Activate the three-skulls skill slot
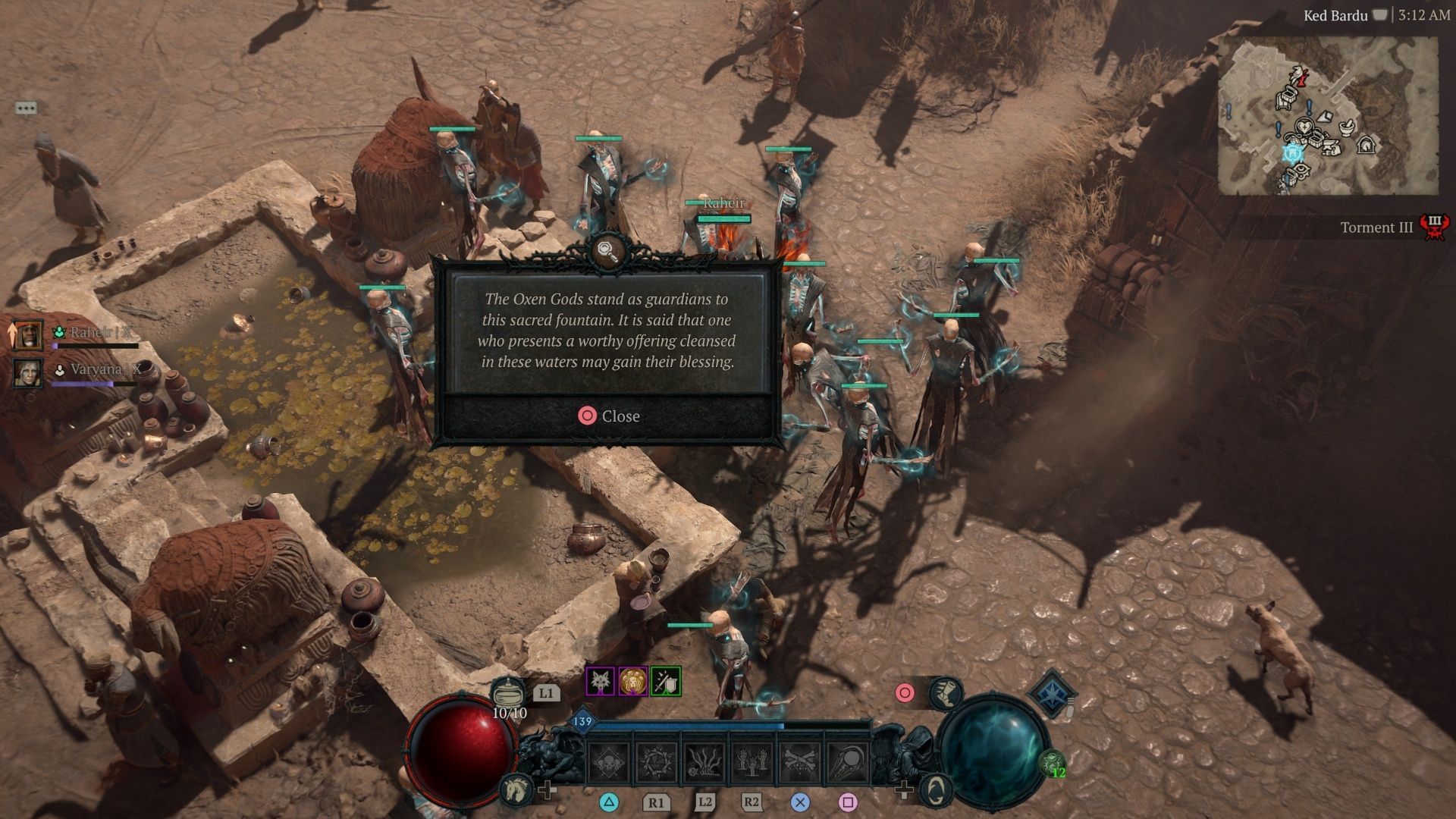Screen dimensions: 1456x819 pyautogui.click(x=609, y=762)
